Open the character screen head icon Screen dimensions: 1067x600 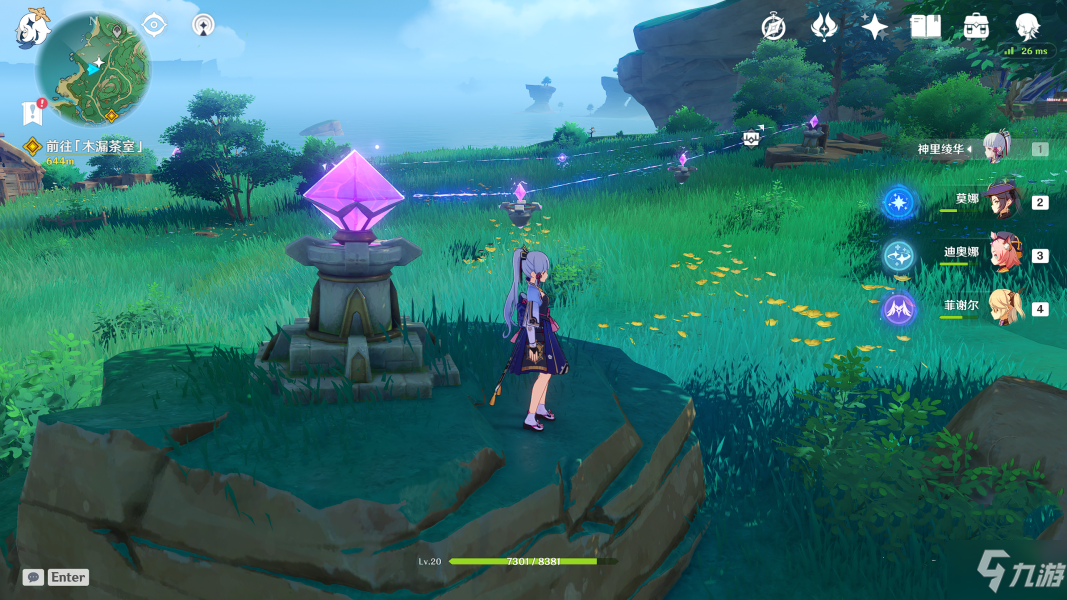click(x=1027, y=26)
